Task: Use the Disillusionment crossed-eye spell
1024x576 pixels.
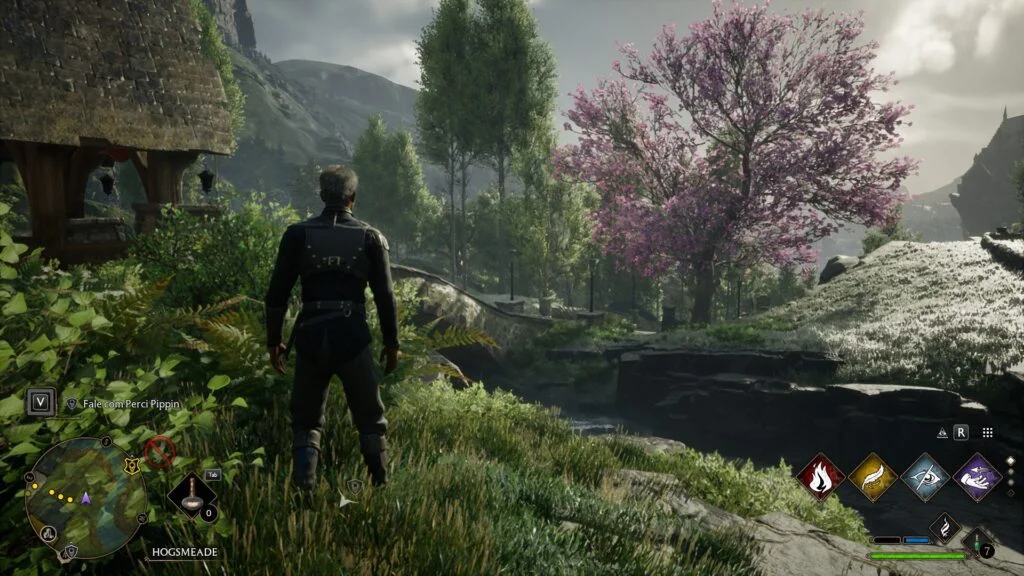Action: pyautogui.click(x=925, y=477)
